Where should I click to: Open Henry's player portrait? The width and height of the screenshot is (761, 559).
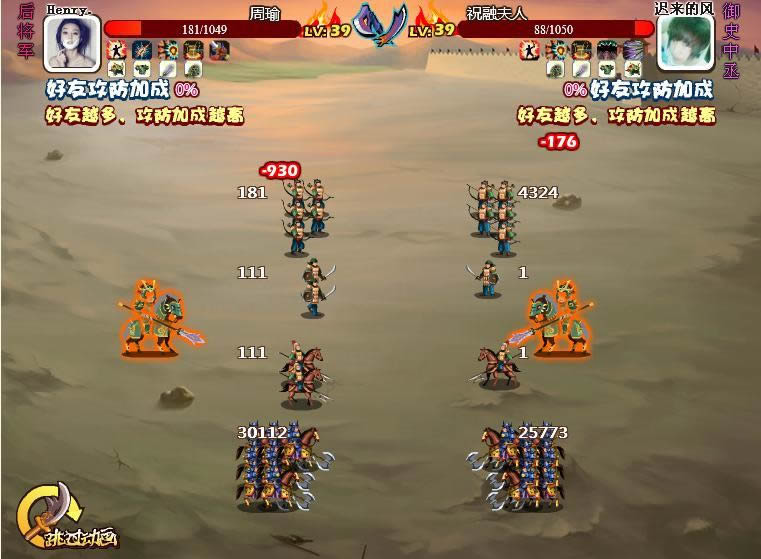click(72, 44)
